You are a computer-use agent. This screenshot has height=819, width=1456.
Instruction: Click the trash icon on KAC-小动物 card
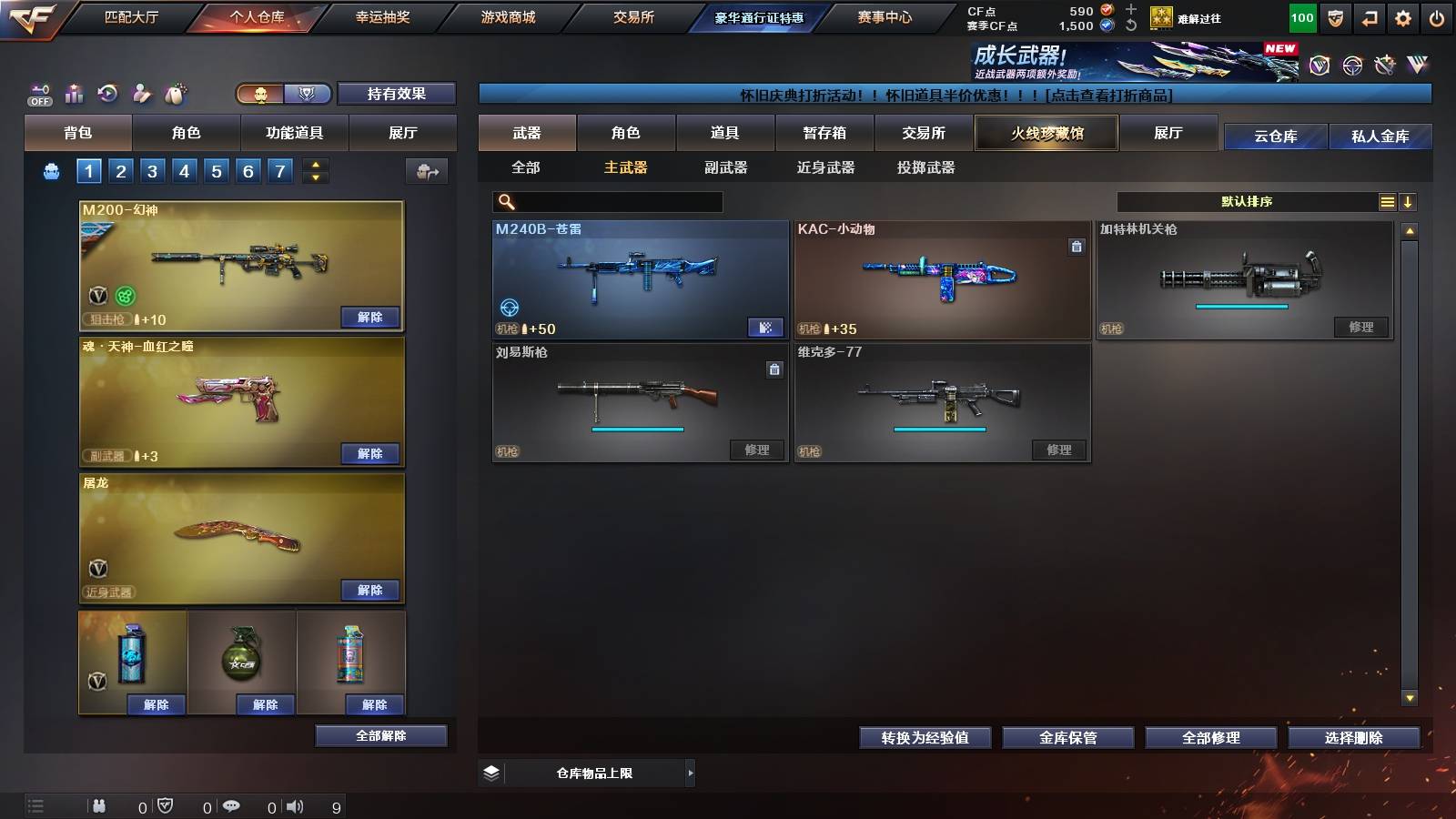coord(1077,246)
